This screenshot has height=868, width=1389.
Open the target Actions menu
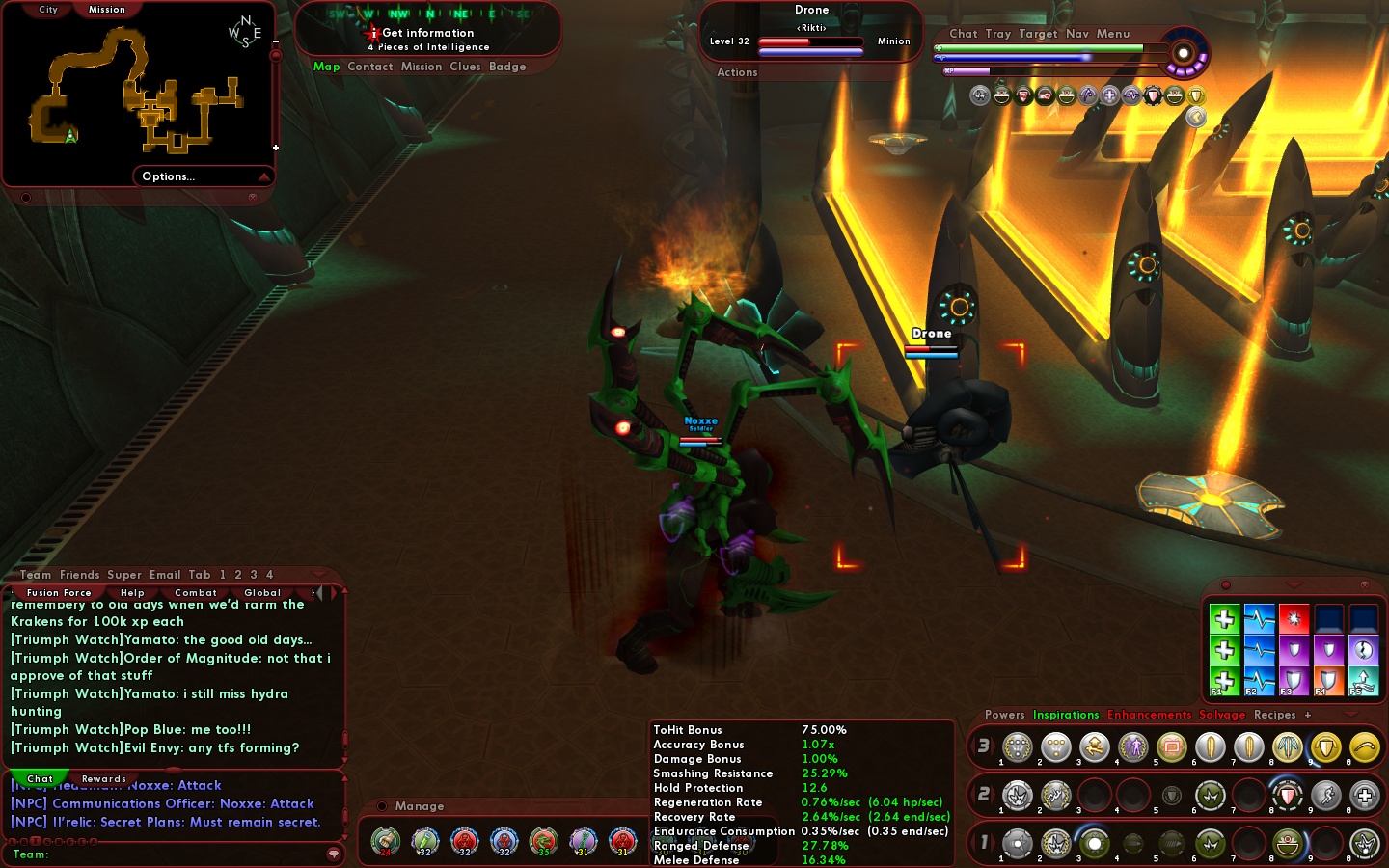click(737, 72)
